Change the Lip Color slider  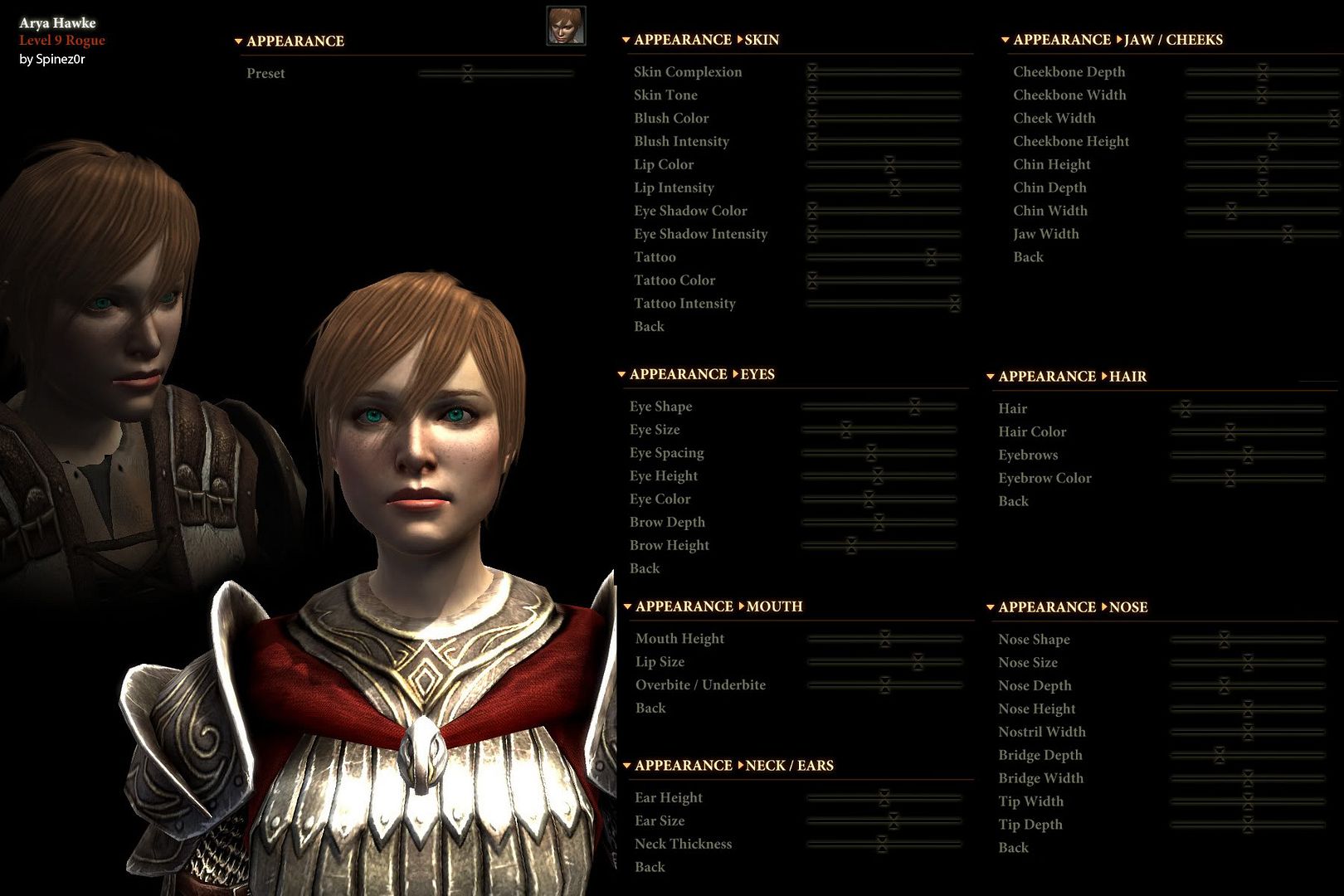point(889,164)
